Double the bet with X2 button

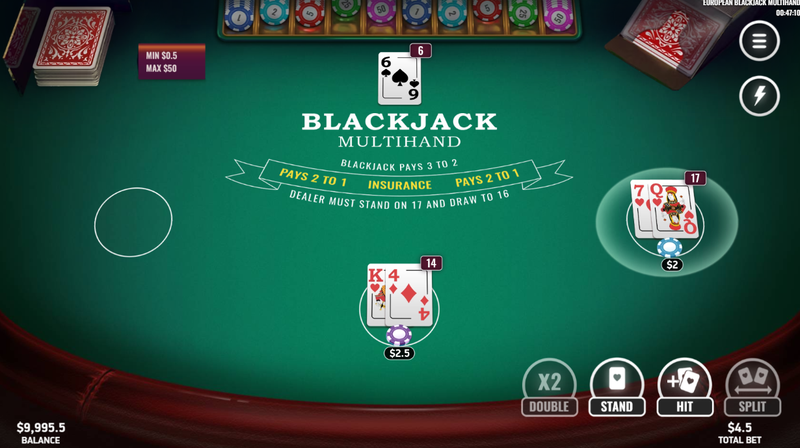(549, 387)
